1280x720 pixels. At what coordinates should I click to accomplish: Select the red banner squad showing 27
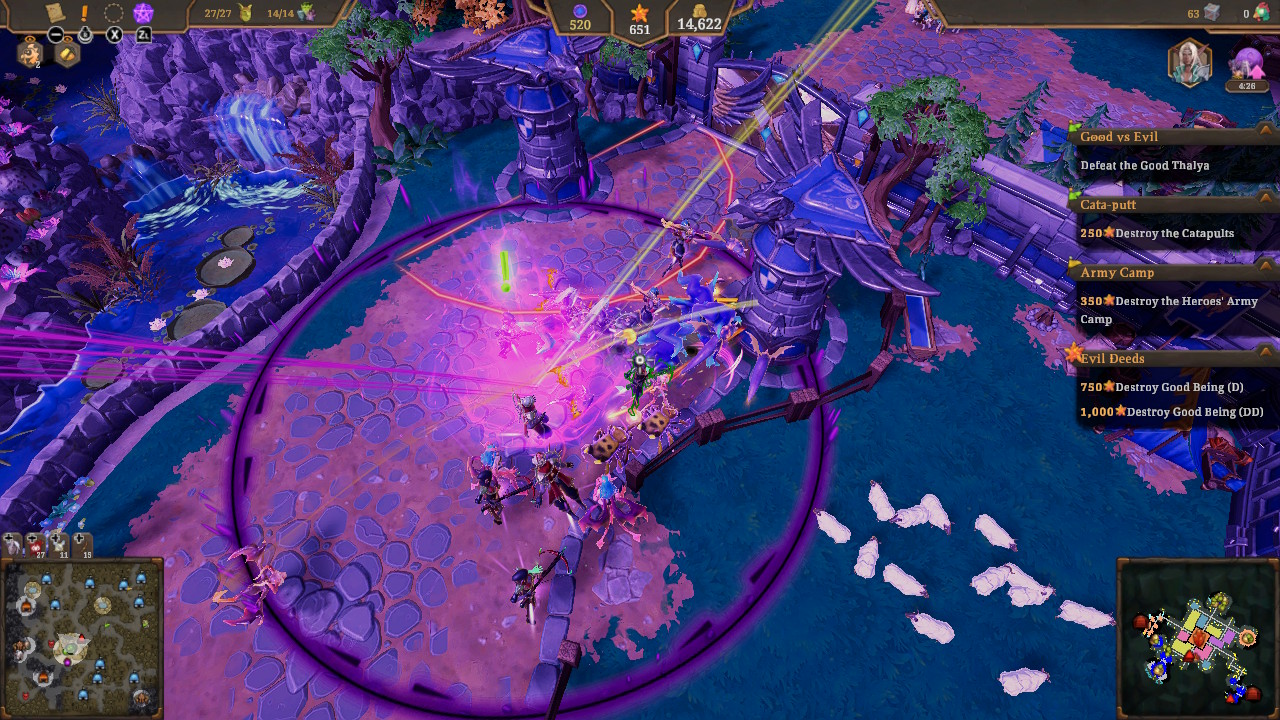pyautogui.click(x=35, y=546)
